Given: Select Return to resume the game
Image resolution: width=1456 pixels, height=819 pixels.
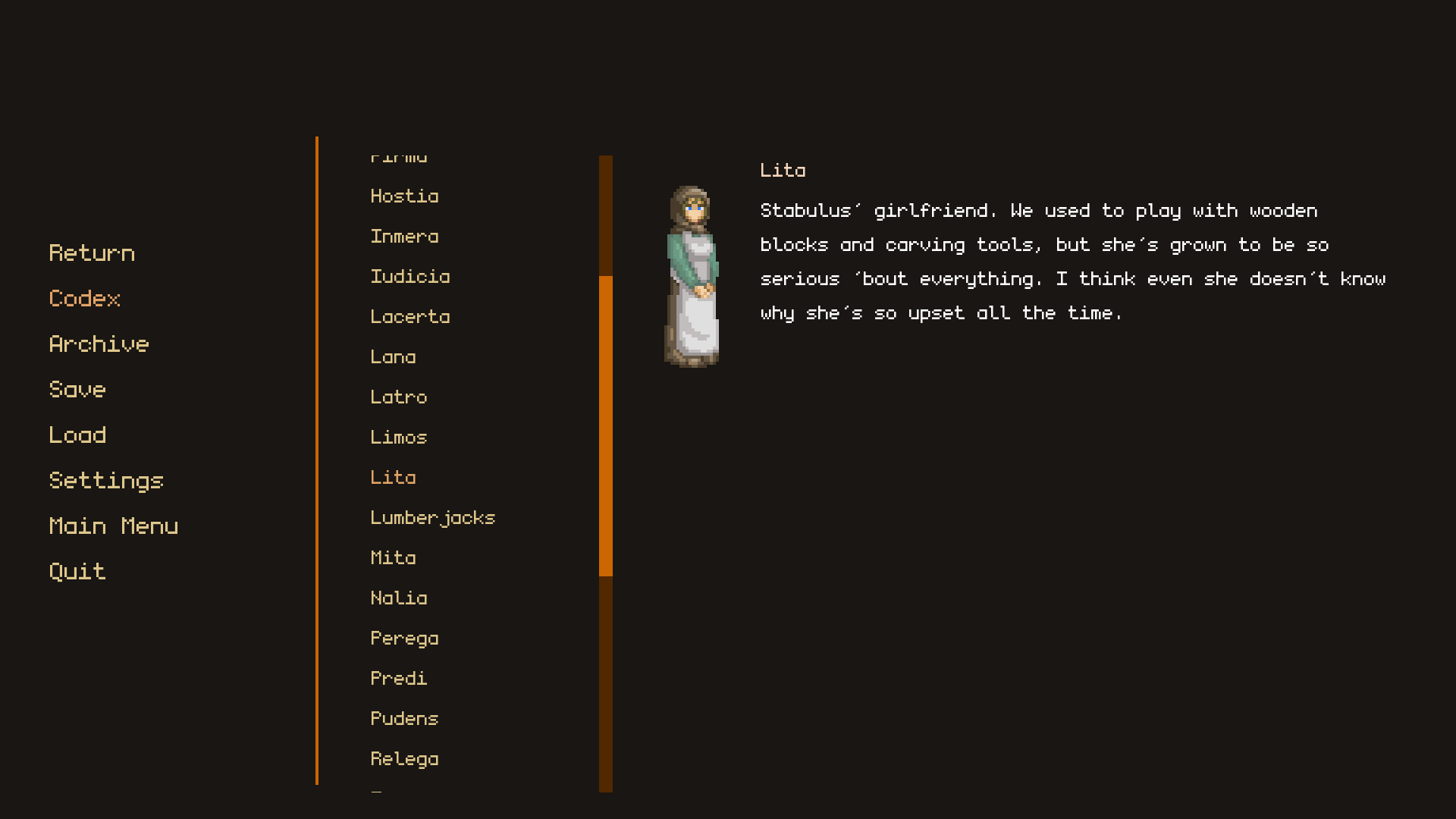Looking at the screenshot, I should tap(91, 253).
